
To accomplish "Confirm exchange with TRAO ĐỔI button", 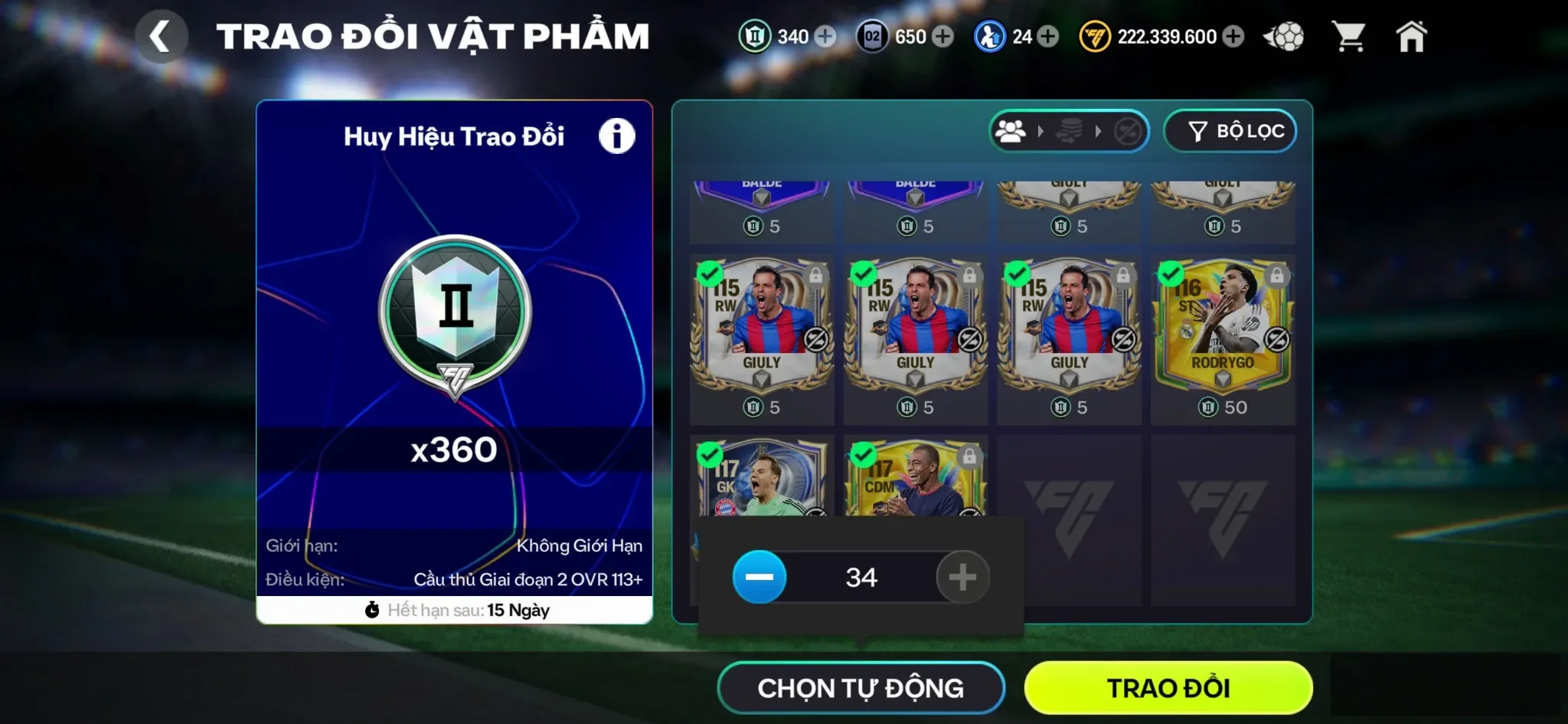I will (x=1168, y=687).
